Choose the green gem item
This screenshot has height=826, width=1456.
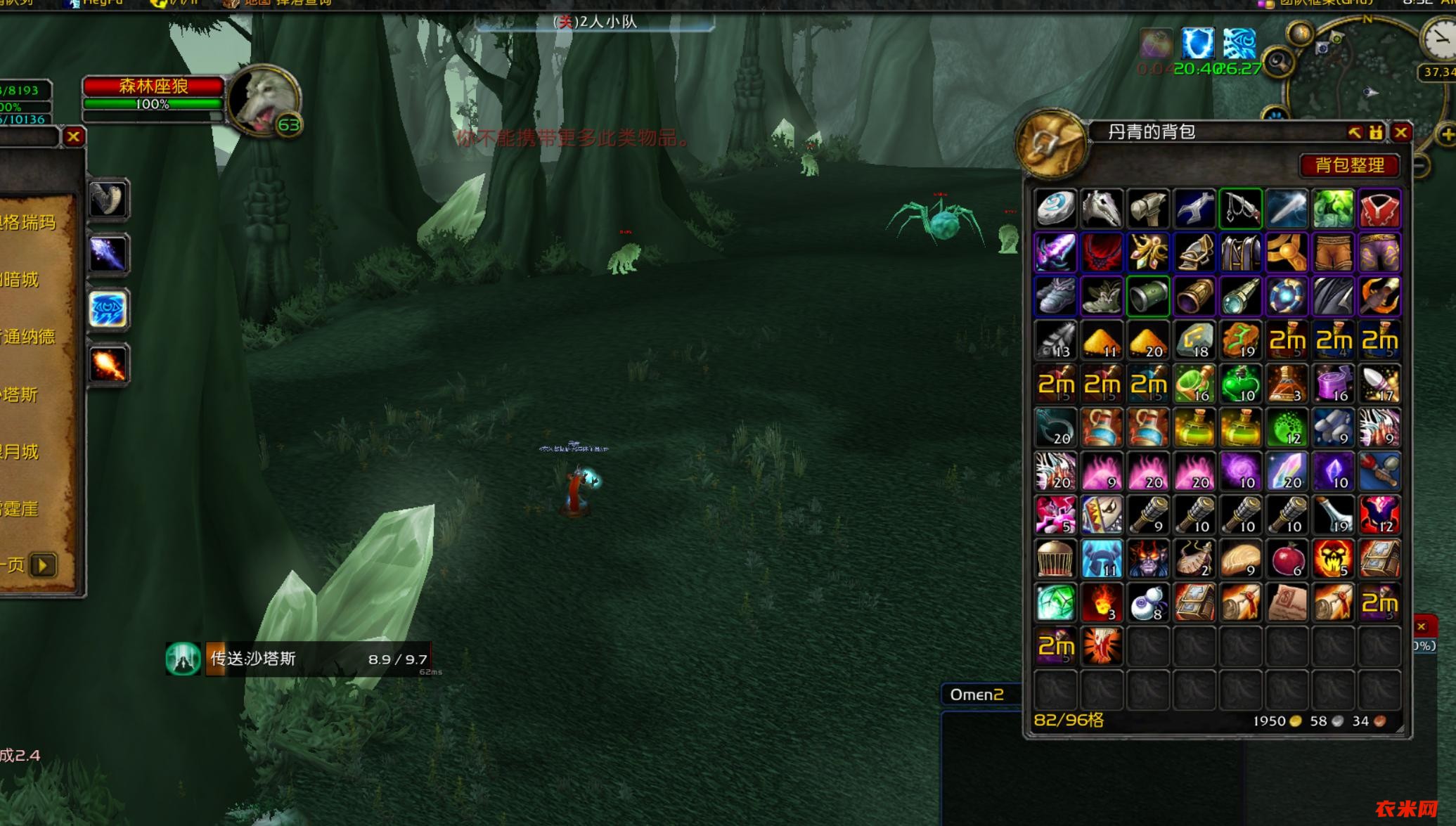pos(1055,603)
